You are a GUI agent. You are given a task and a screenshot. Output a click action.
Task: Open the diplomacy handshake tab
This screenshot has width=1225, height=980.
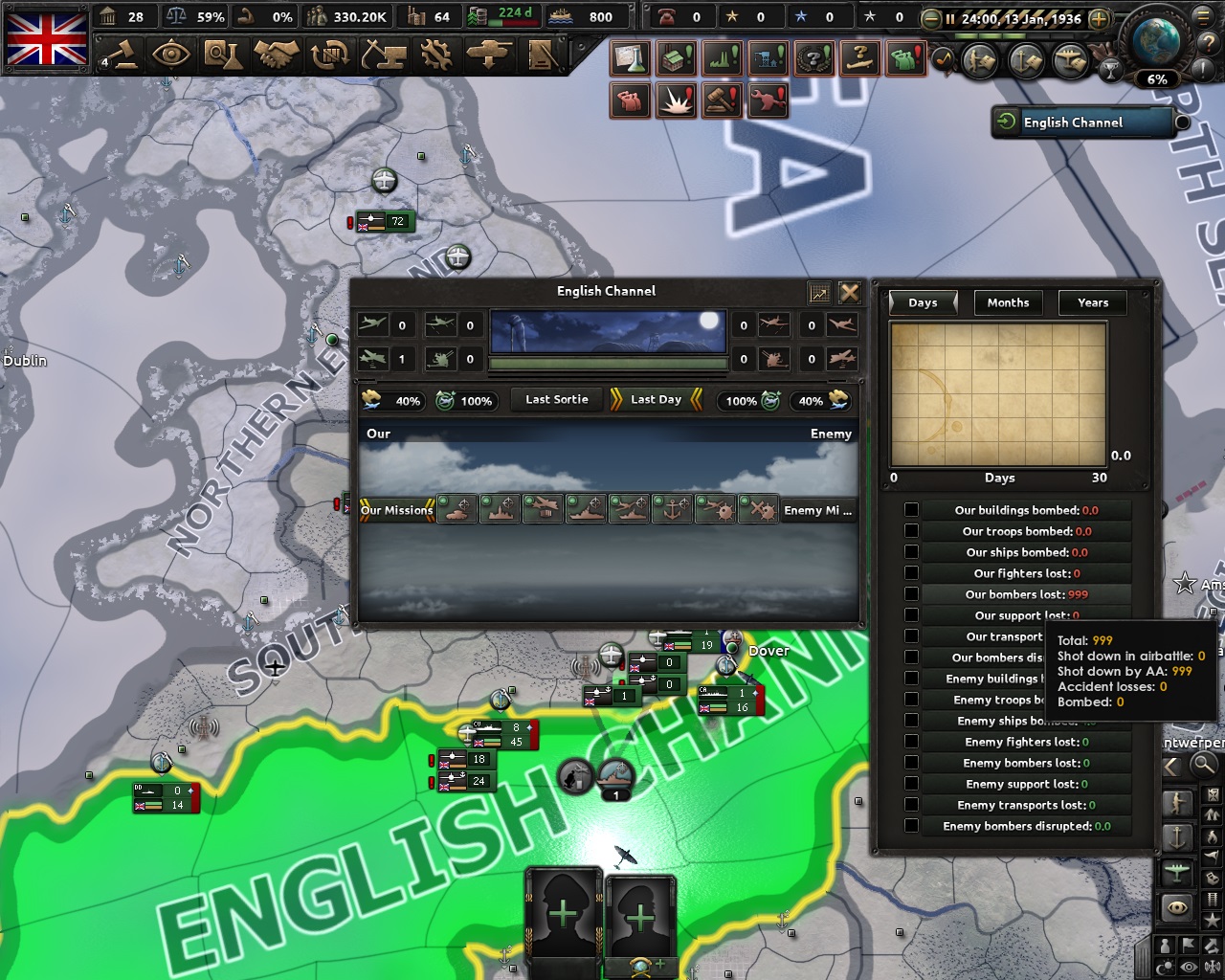click(x=278, y=56)
